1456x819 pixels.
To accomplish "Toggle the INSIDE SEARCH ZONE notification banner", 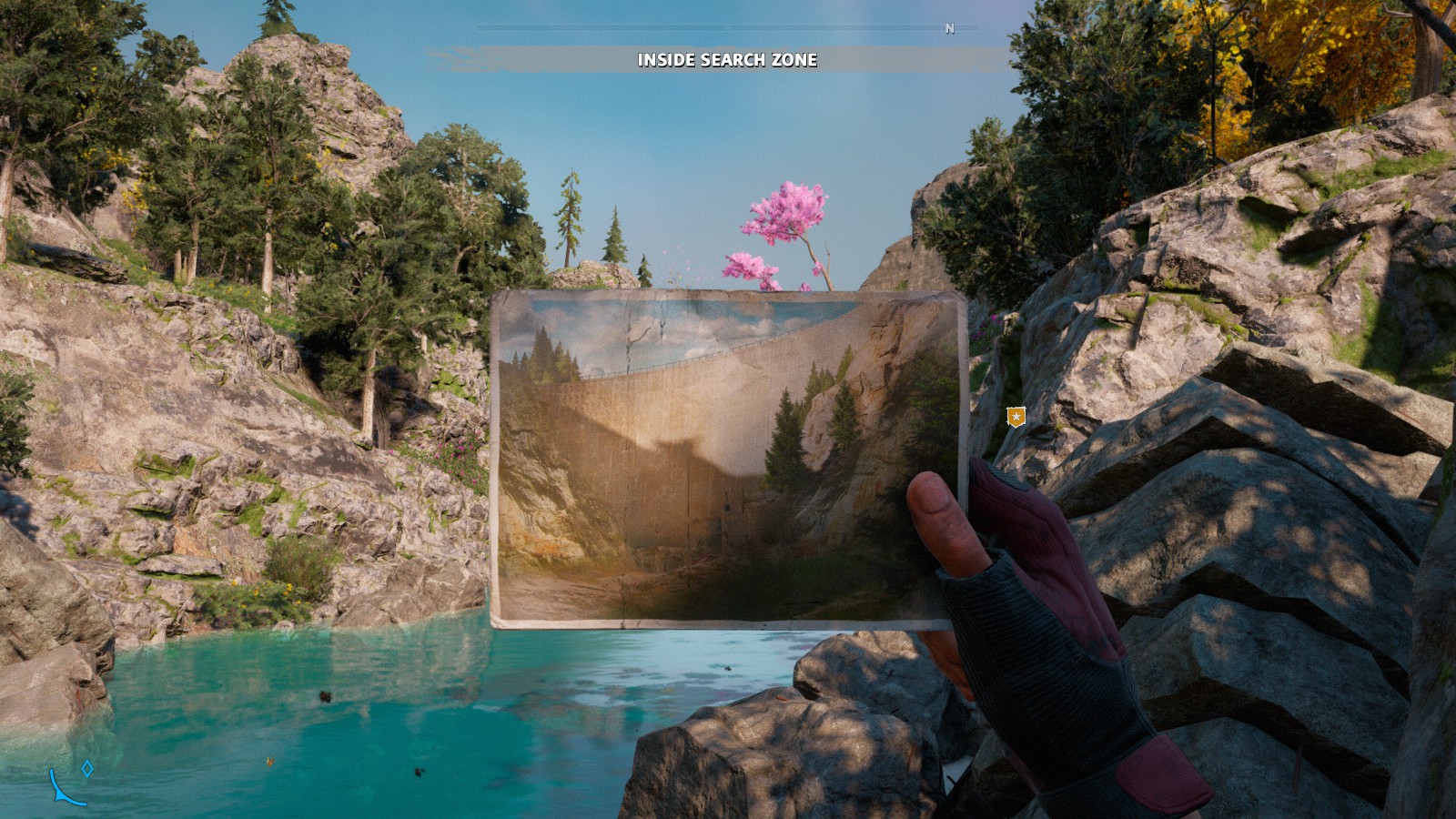I will [x=727, y=62].
